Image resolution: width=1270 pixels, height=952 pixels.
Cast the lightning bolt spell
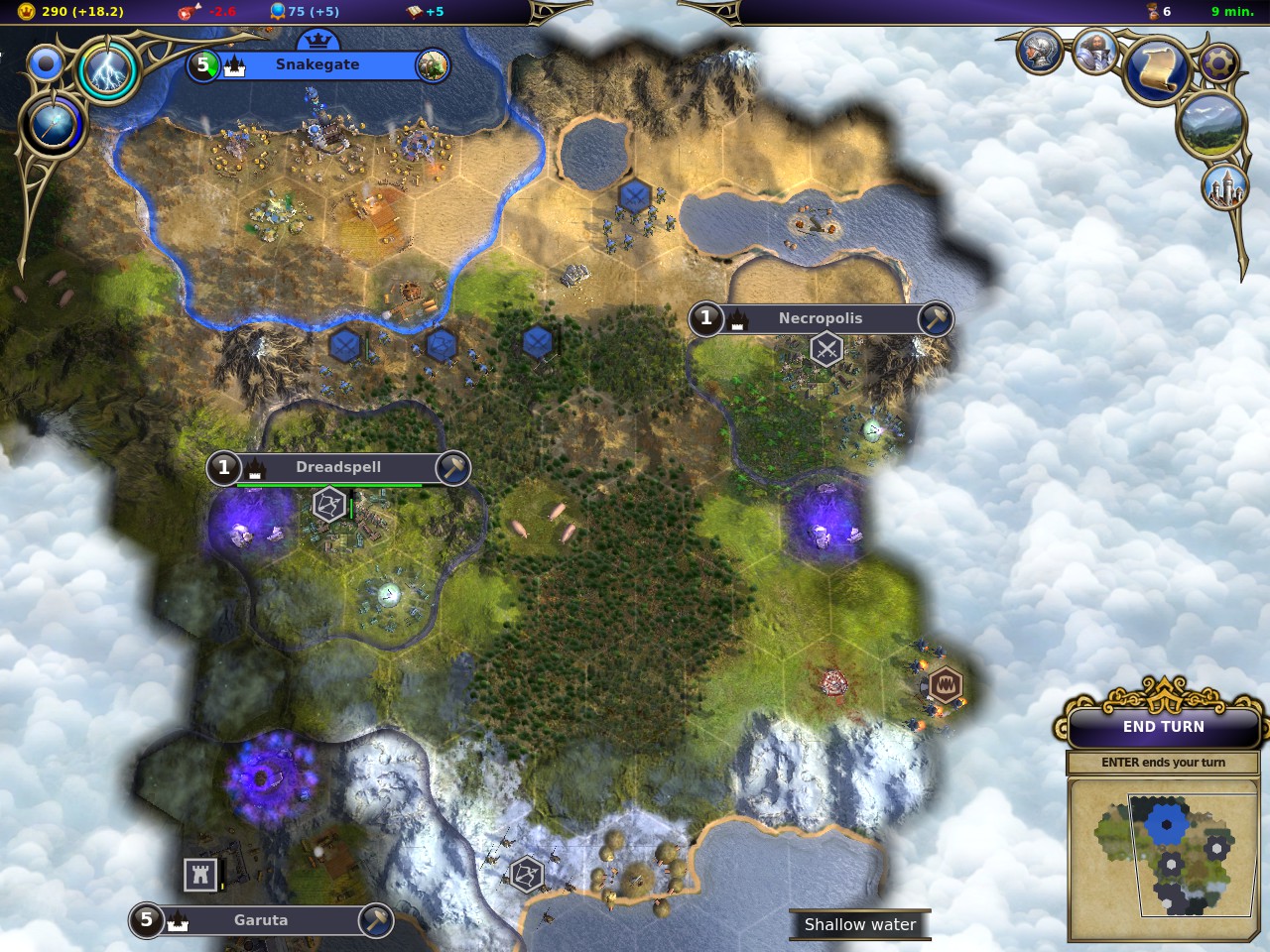click(107, 69)
